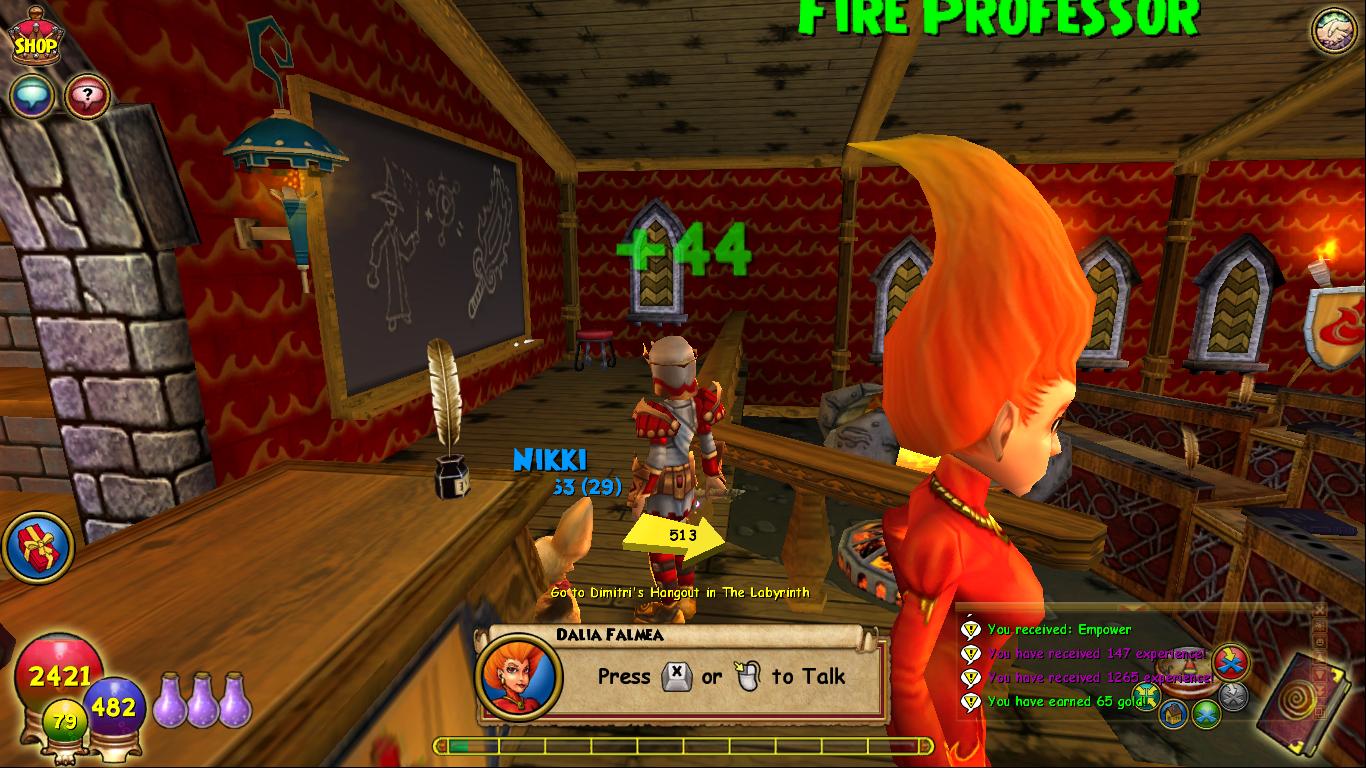This screenshot has width=1366, height=768.
Task: Close the chat log window
Action: (x=1320, y=611)
